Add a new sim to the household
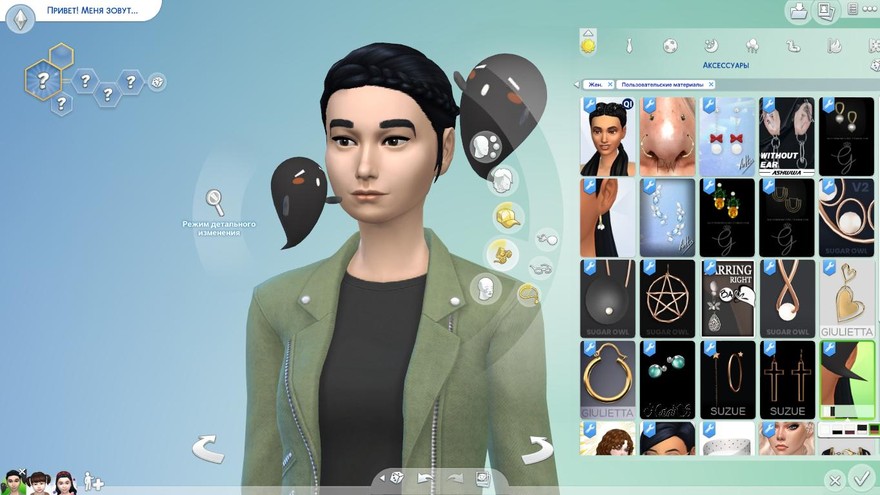880x495 pixels. (x=92, y=481)
